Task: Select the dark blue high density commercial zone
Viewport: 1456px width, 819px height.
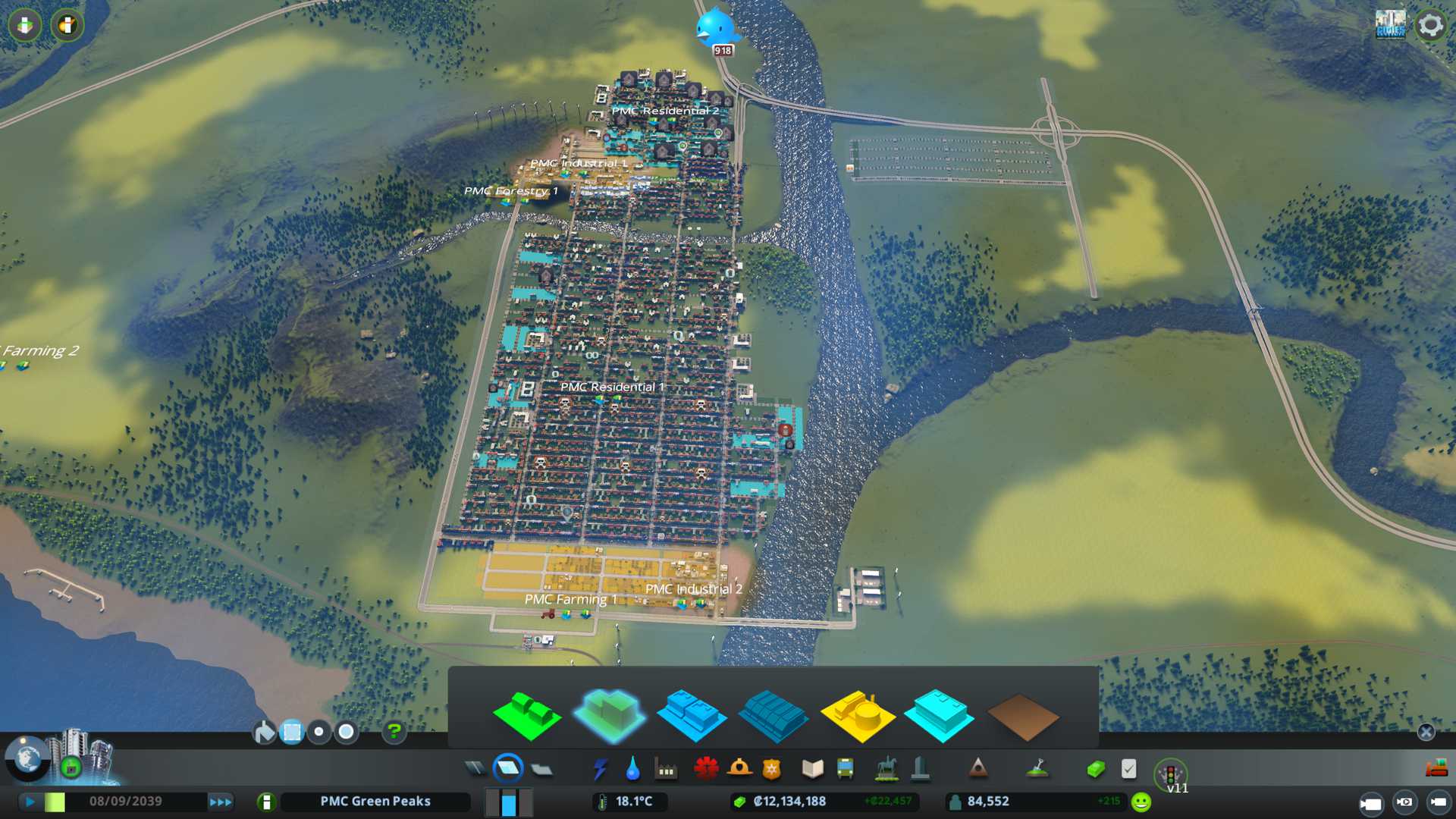Action: [772, 715]
